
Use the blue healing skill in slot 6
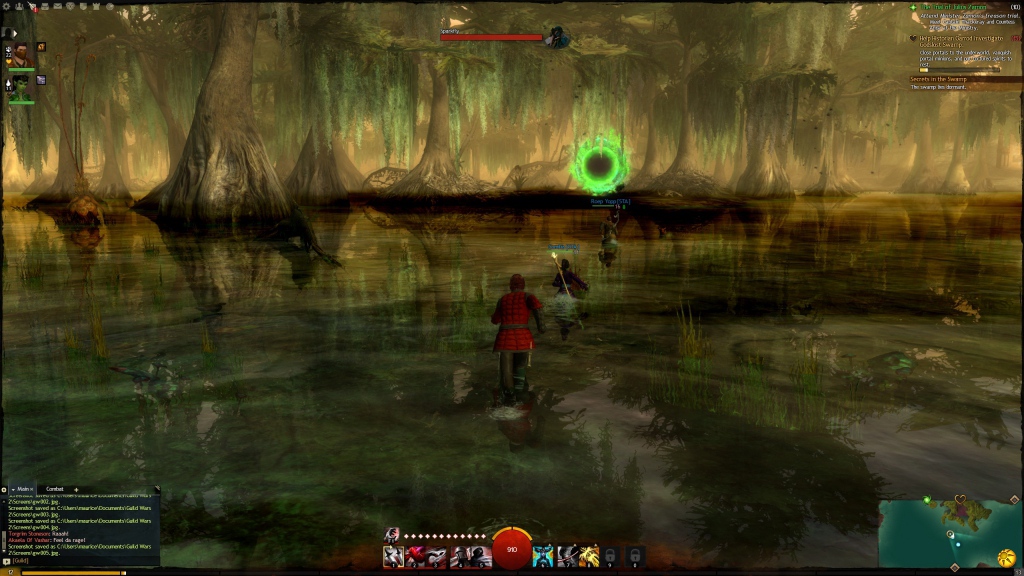tap(543, 556)
